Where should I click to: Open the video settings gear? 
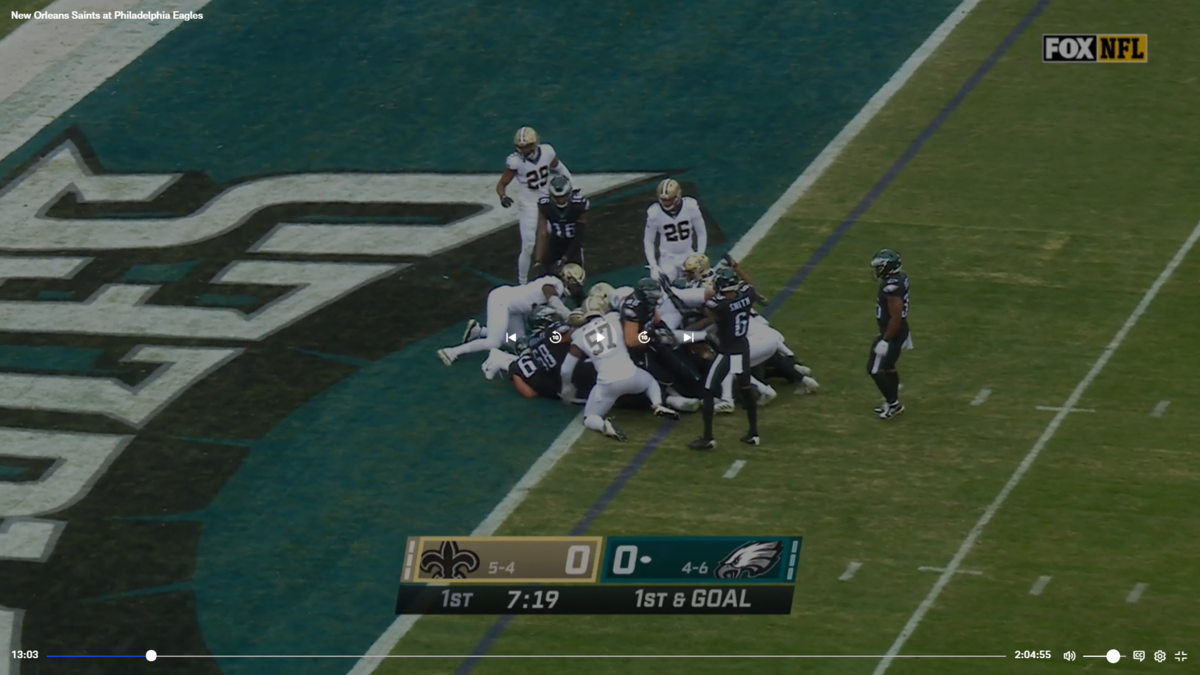pyautogui.click(x=1160, y=656)
